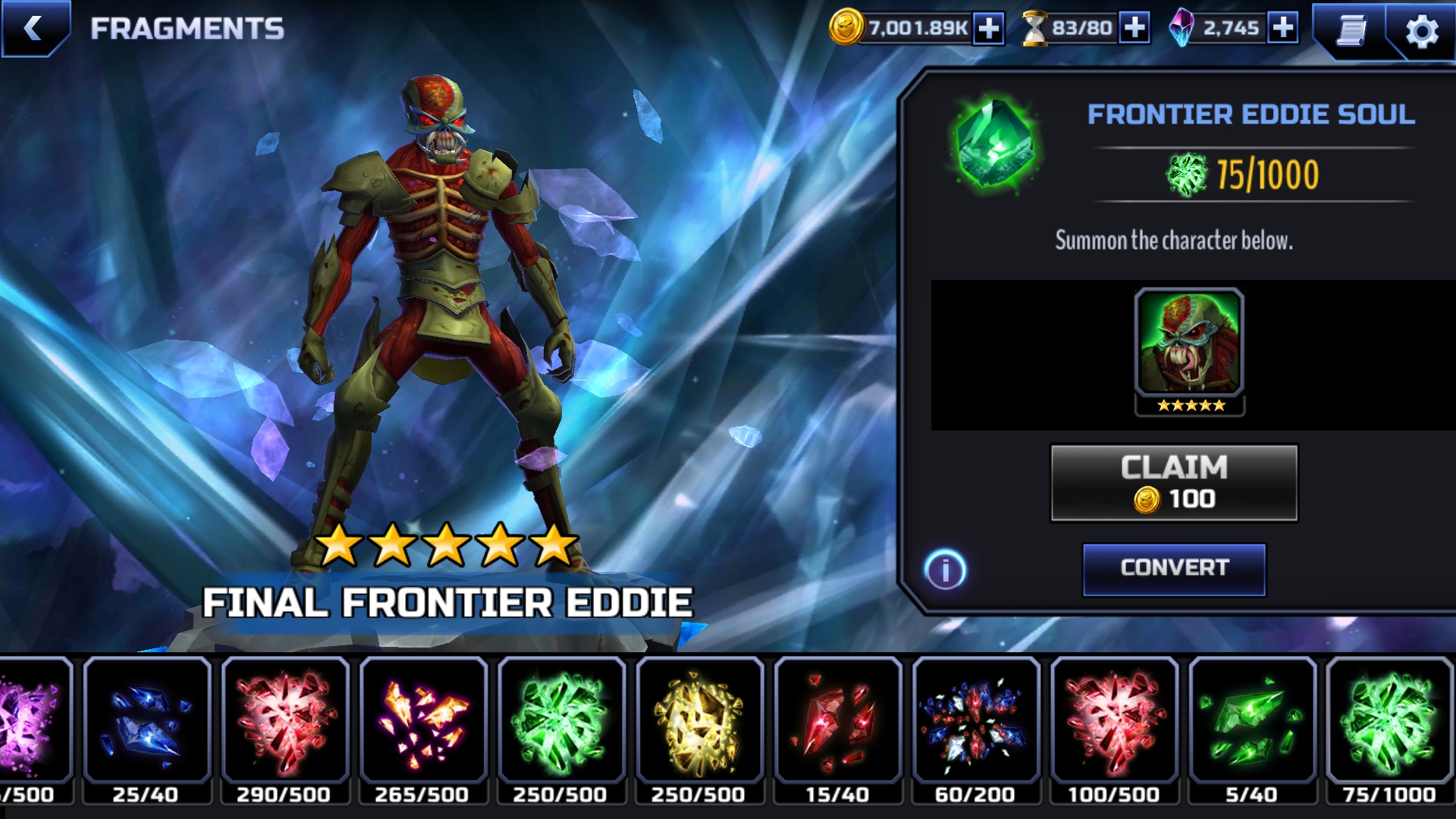This screenshot has height=819, width=1456.
Task: Select the blue fragment slot showing 25/40
Action: click(x=146, y=728)
